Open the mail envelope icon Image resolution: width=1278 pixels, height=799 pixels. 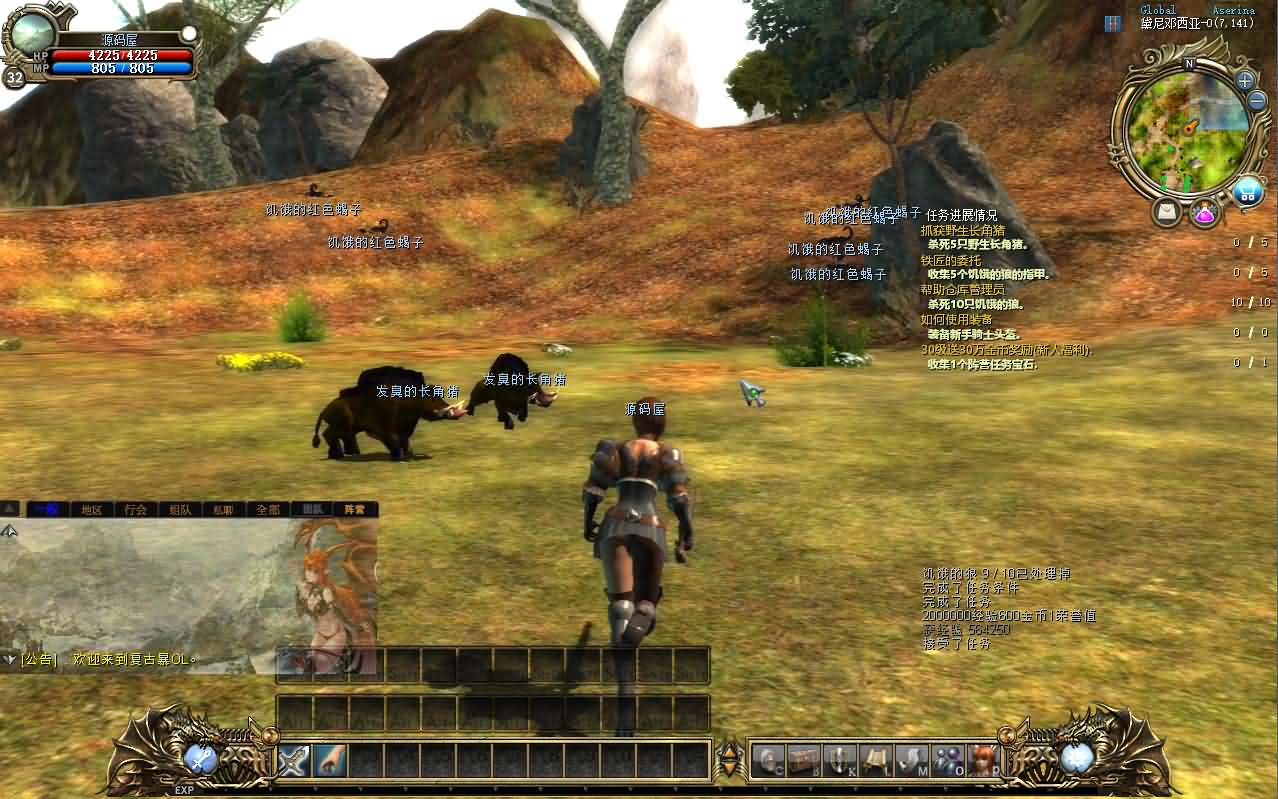point(1166,212)
